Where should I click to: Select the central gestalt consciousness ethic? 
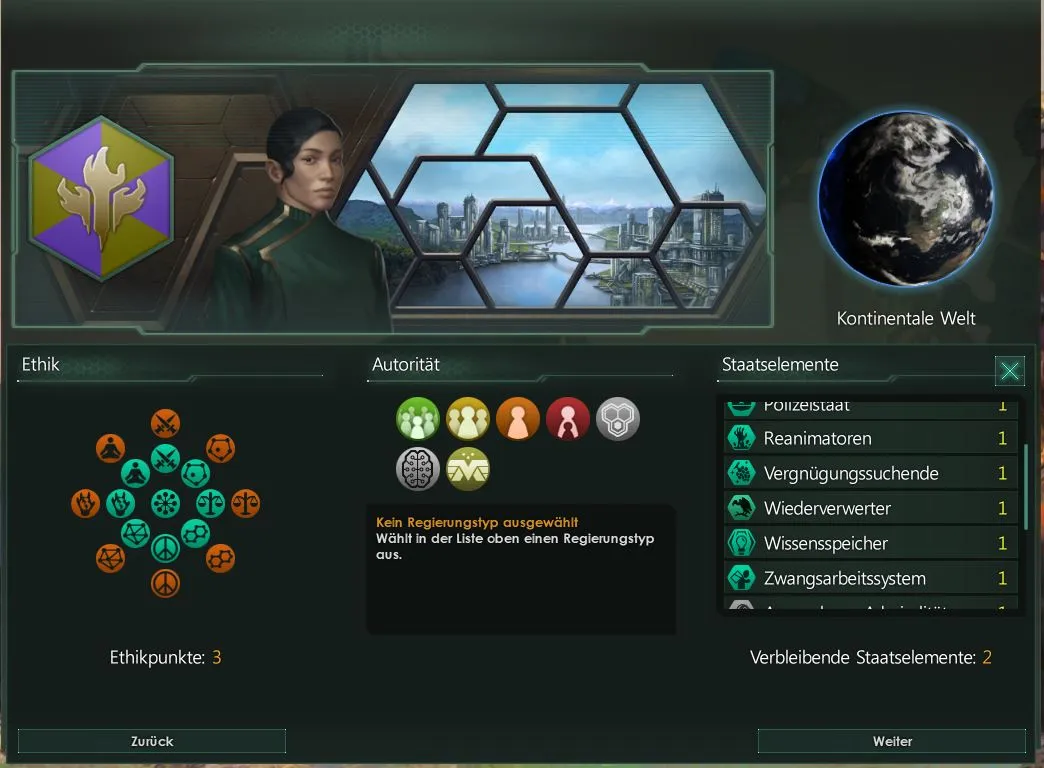click(x=165, y=503)
